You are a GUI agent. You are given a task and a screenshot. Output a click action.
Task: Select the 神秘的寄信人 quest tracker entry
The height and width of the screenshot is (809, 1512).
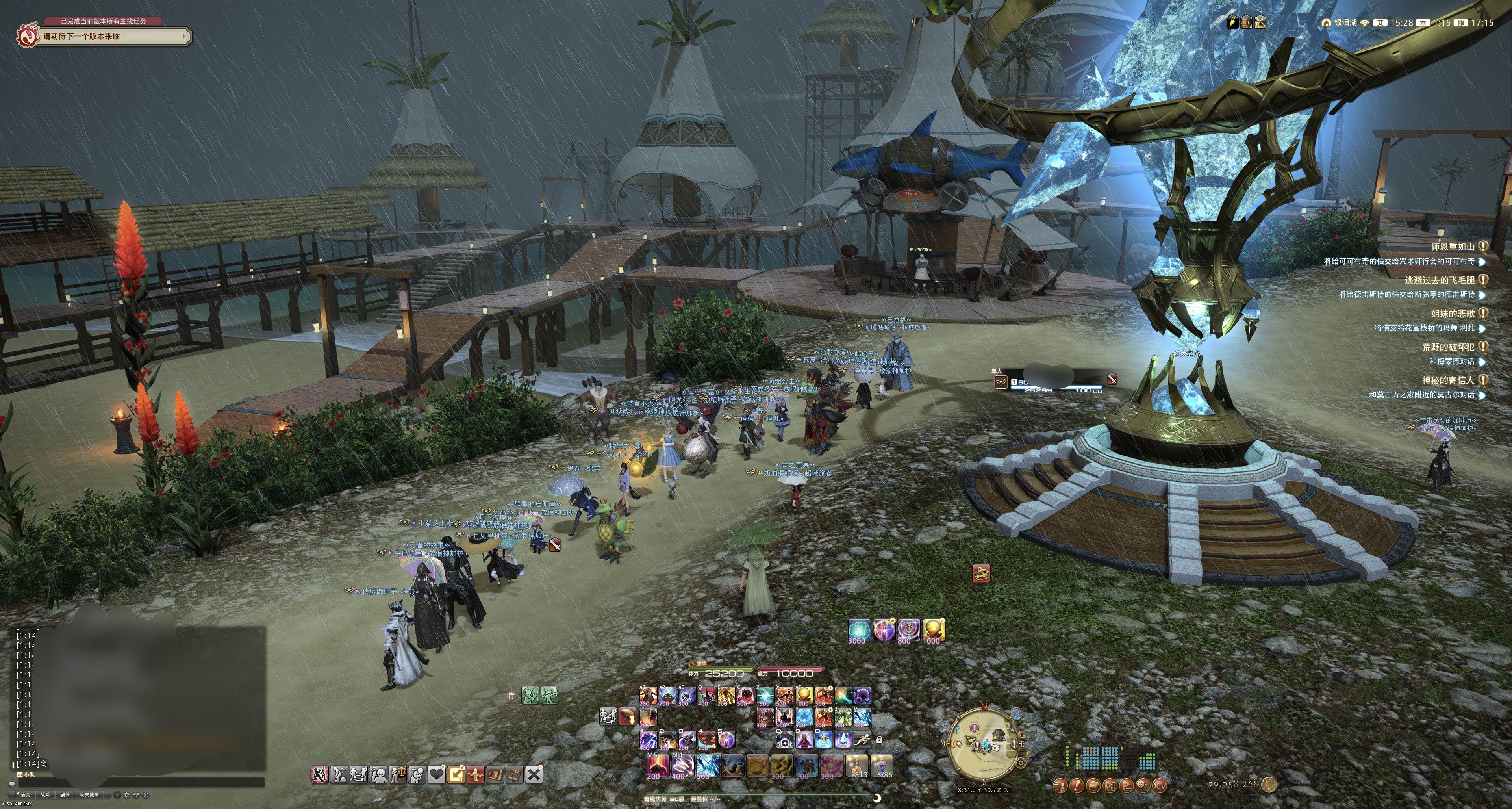click(1447, 380)
